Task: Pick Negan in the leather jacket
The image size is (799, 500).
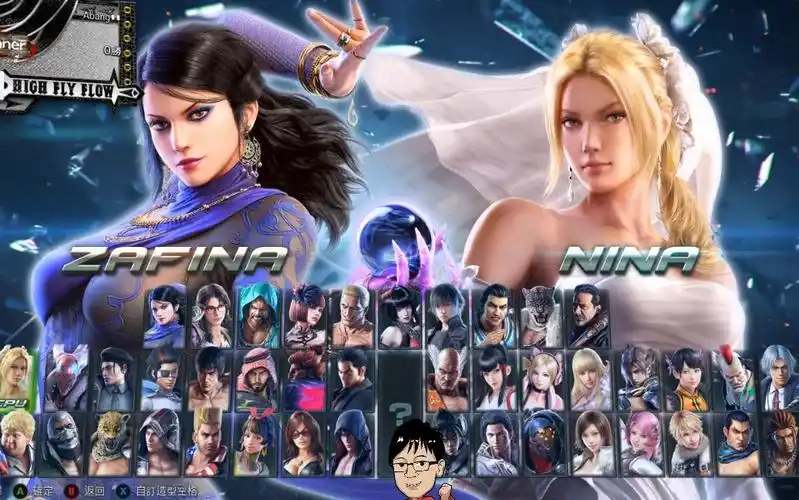Action: [x=589, y=313]
